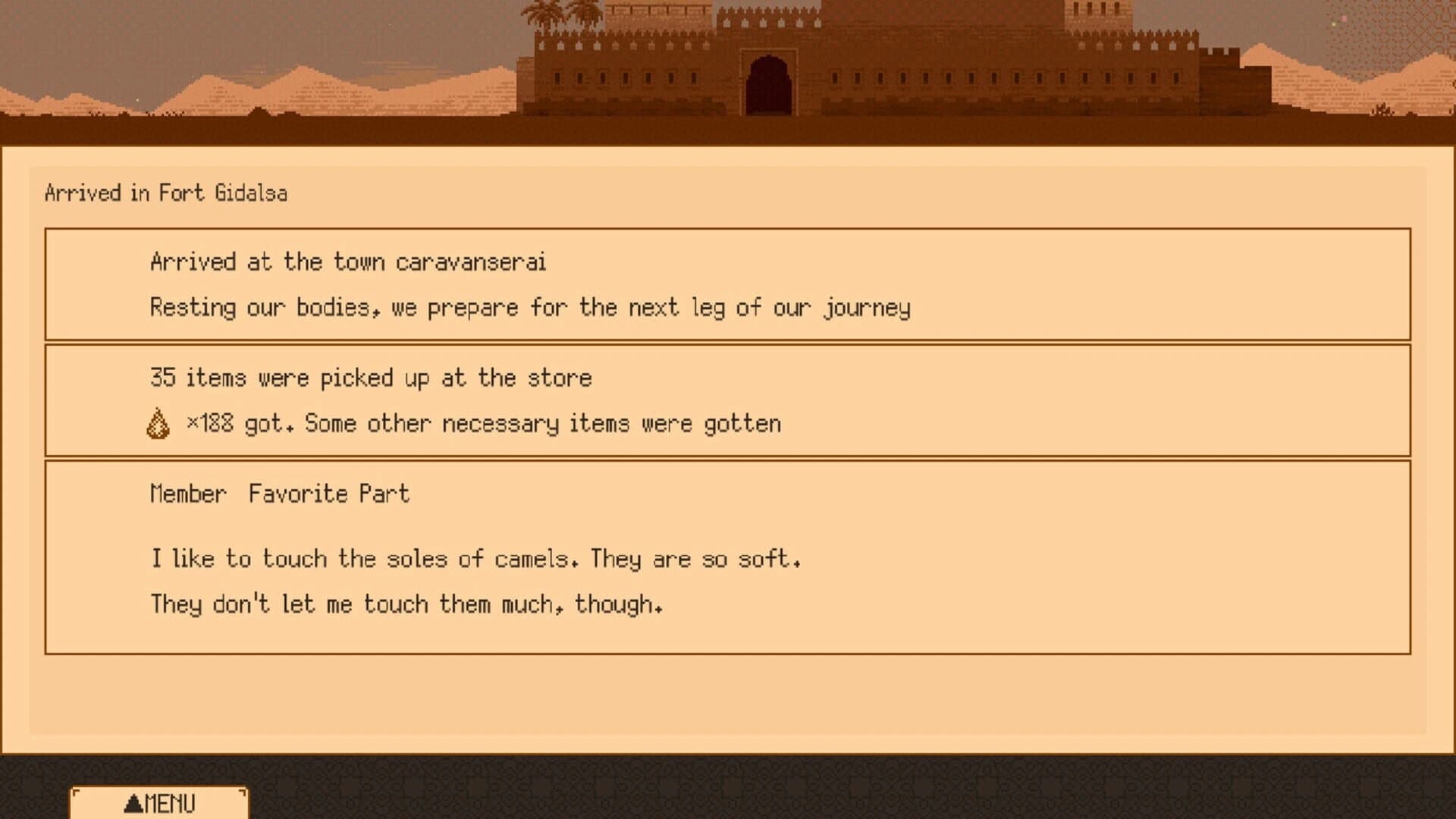Open the MENU at the bottom left
The height and width of the screenshot is (819, 1456).
point(159,802)
